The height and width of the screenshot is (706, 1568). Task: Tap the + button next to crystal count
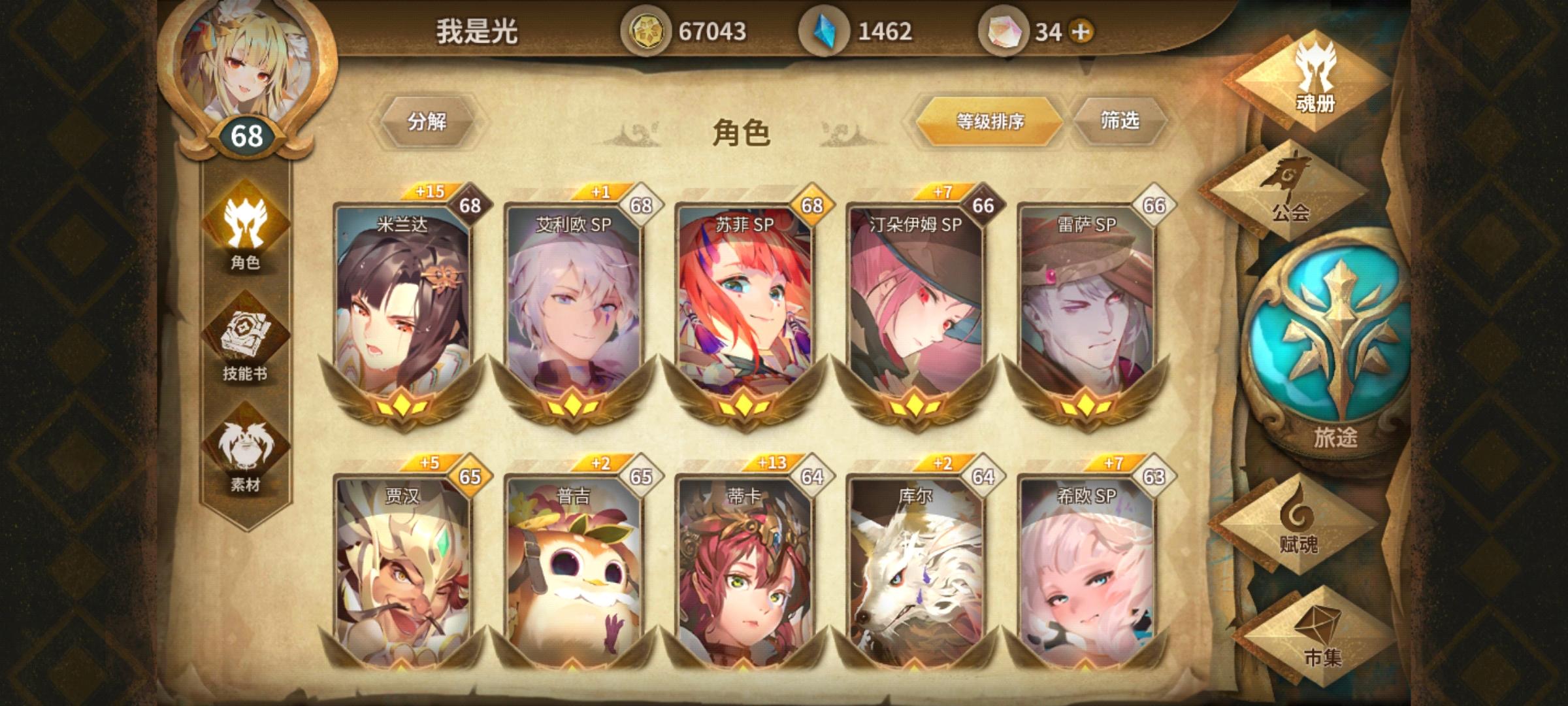[x=1082, y=29]
